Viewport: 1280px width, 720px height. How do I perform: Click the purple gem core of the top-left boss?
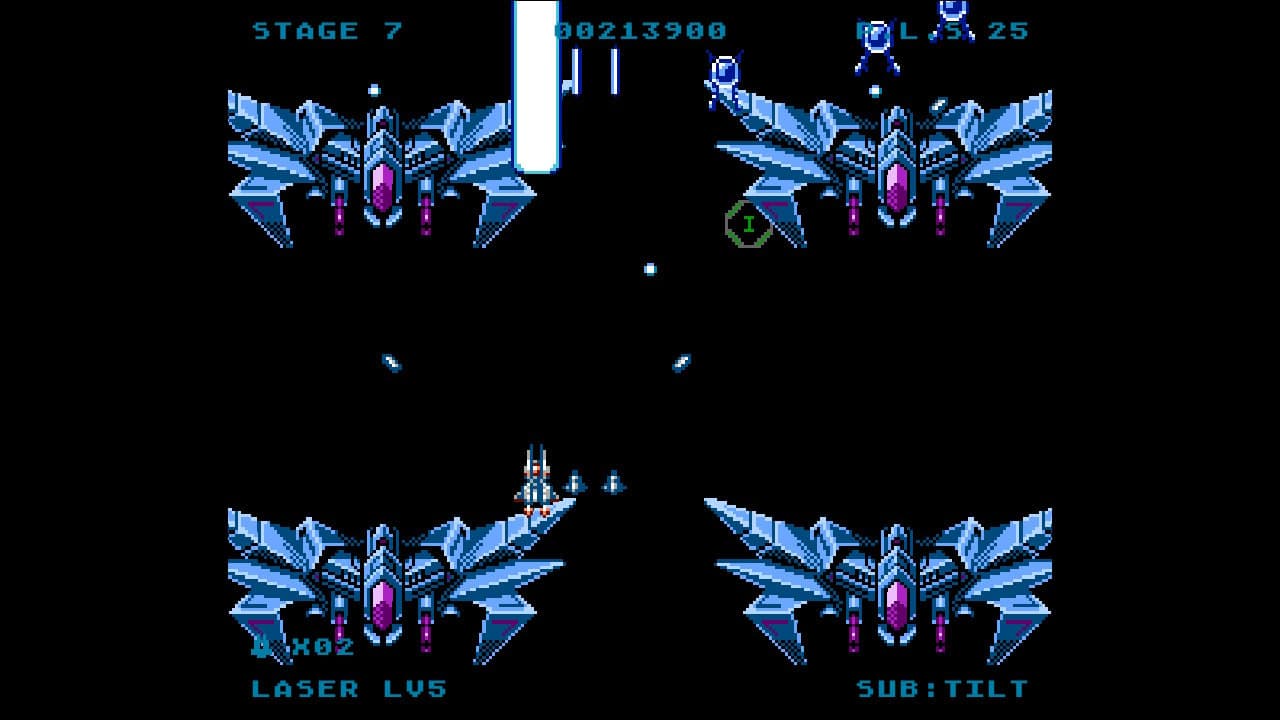383,185
